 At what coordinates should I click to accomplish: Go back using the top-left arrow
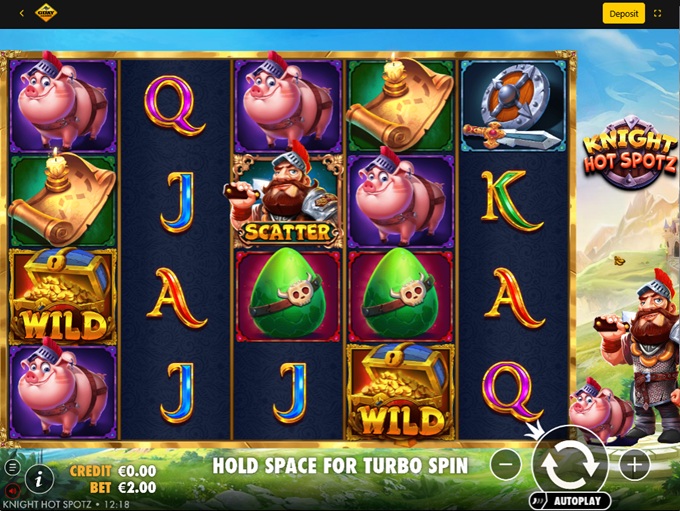click(22, 14)
